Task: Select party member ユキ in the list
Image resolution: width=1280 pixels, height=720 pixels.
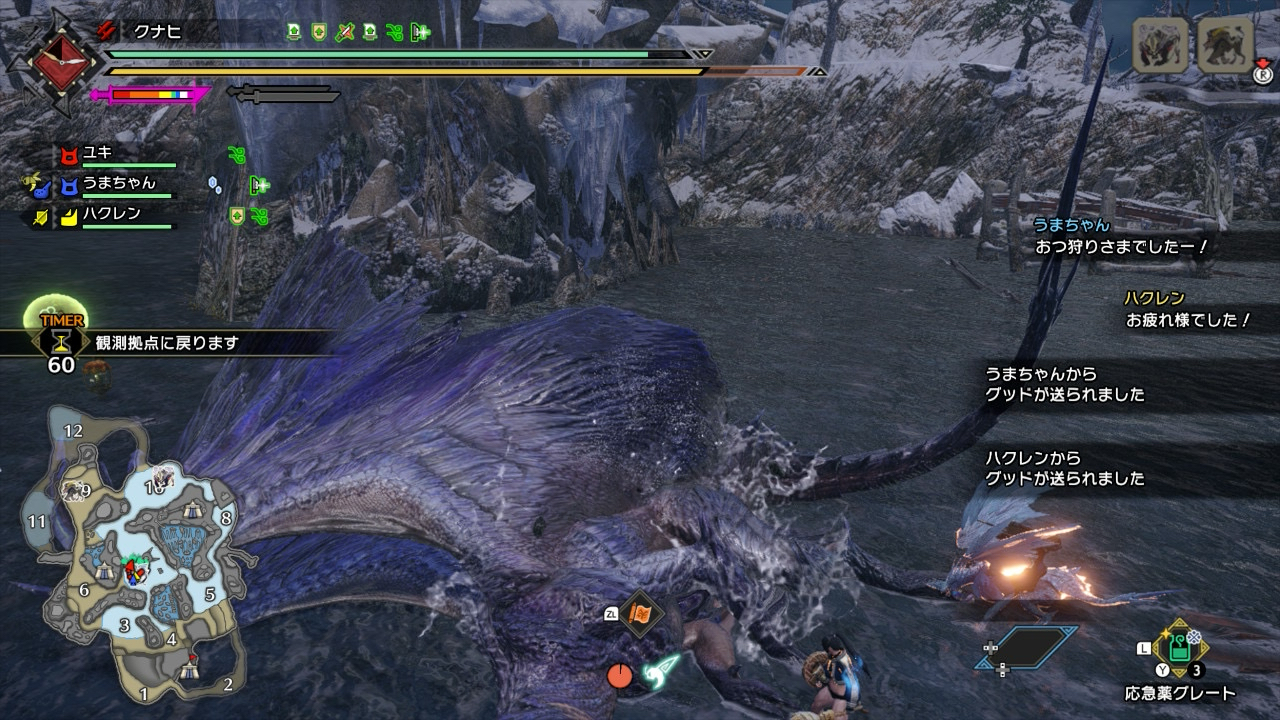Action: click(x=98, y=153)
